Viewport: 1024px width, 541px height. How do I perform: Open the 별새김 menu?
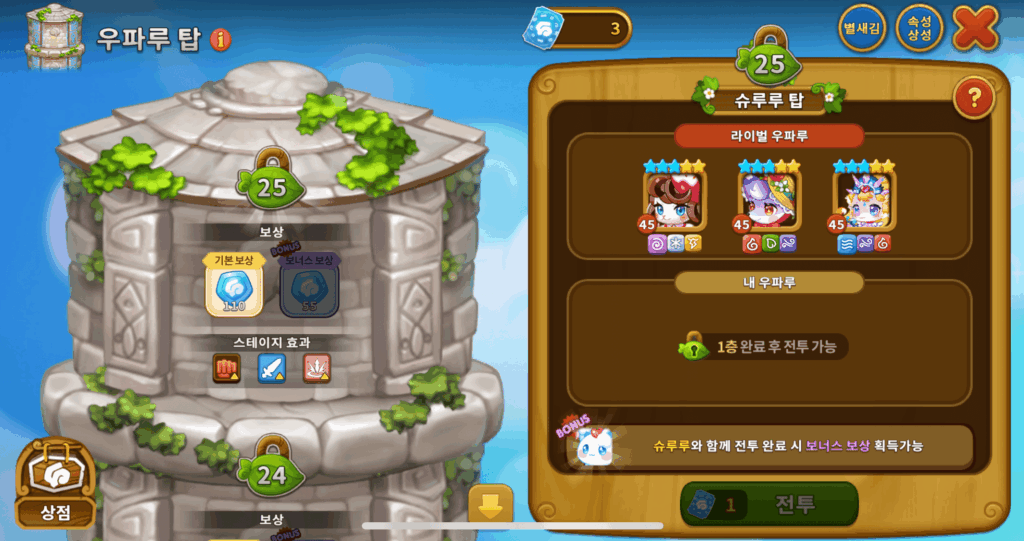[x=861, y=28]
